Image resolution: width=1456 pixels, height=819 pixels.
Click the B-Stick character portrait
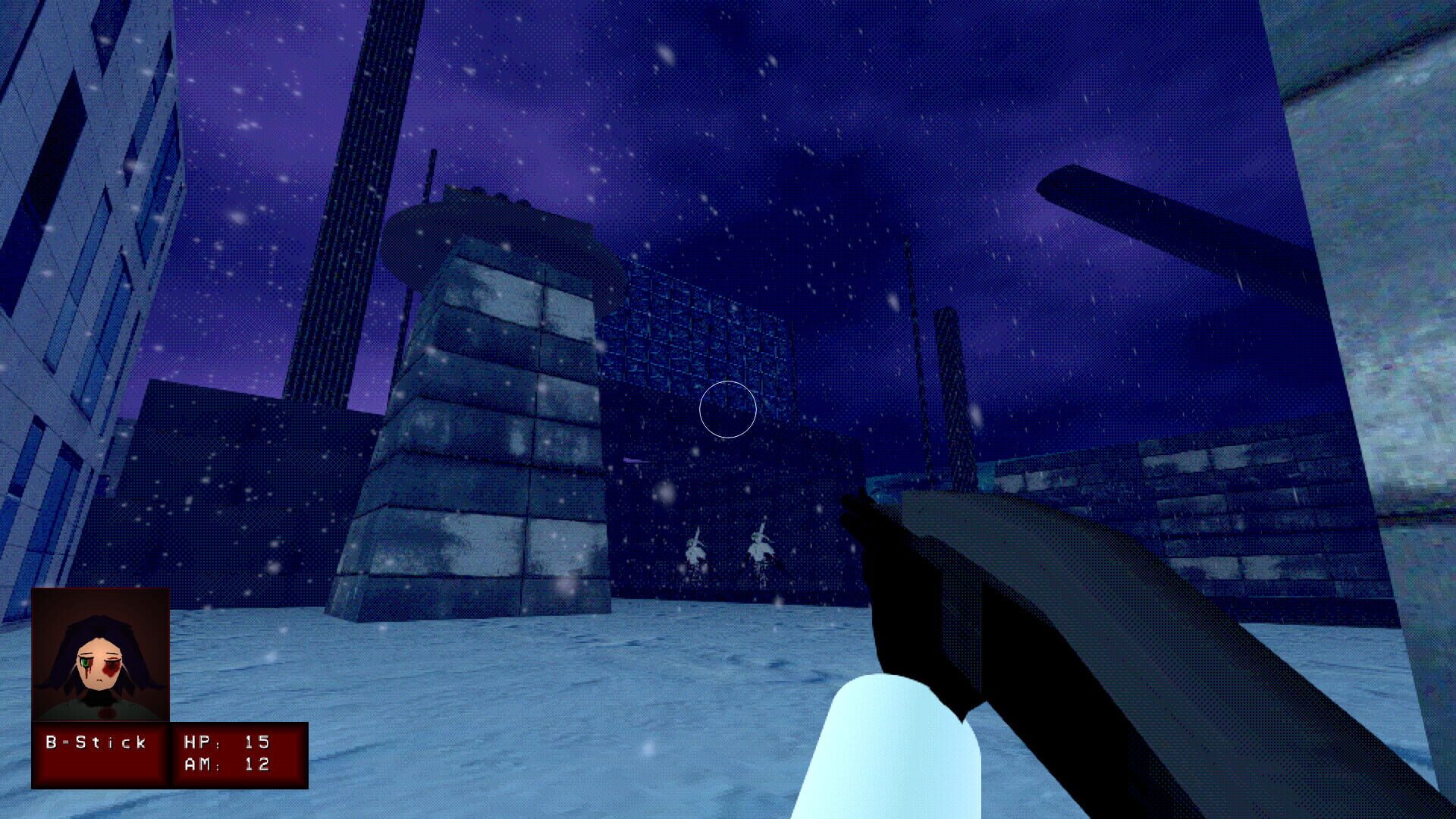pyautogui.click(x=102, y=652)
